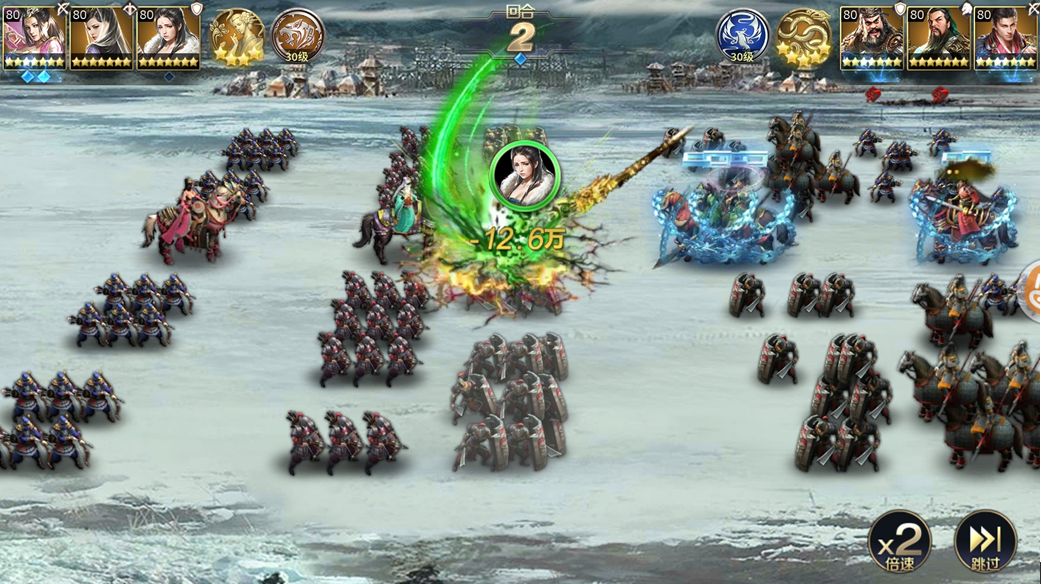Skip the battle with 跳过 button
The width and height of the screenshot is (1042, 584).
click(985, 541)
